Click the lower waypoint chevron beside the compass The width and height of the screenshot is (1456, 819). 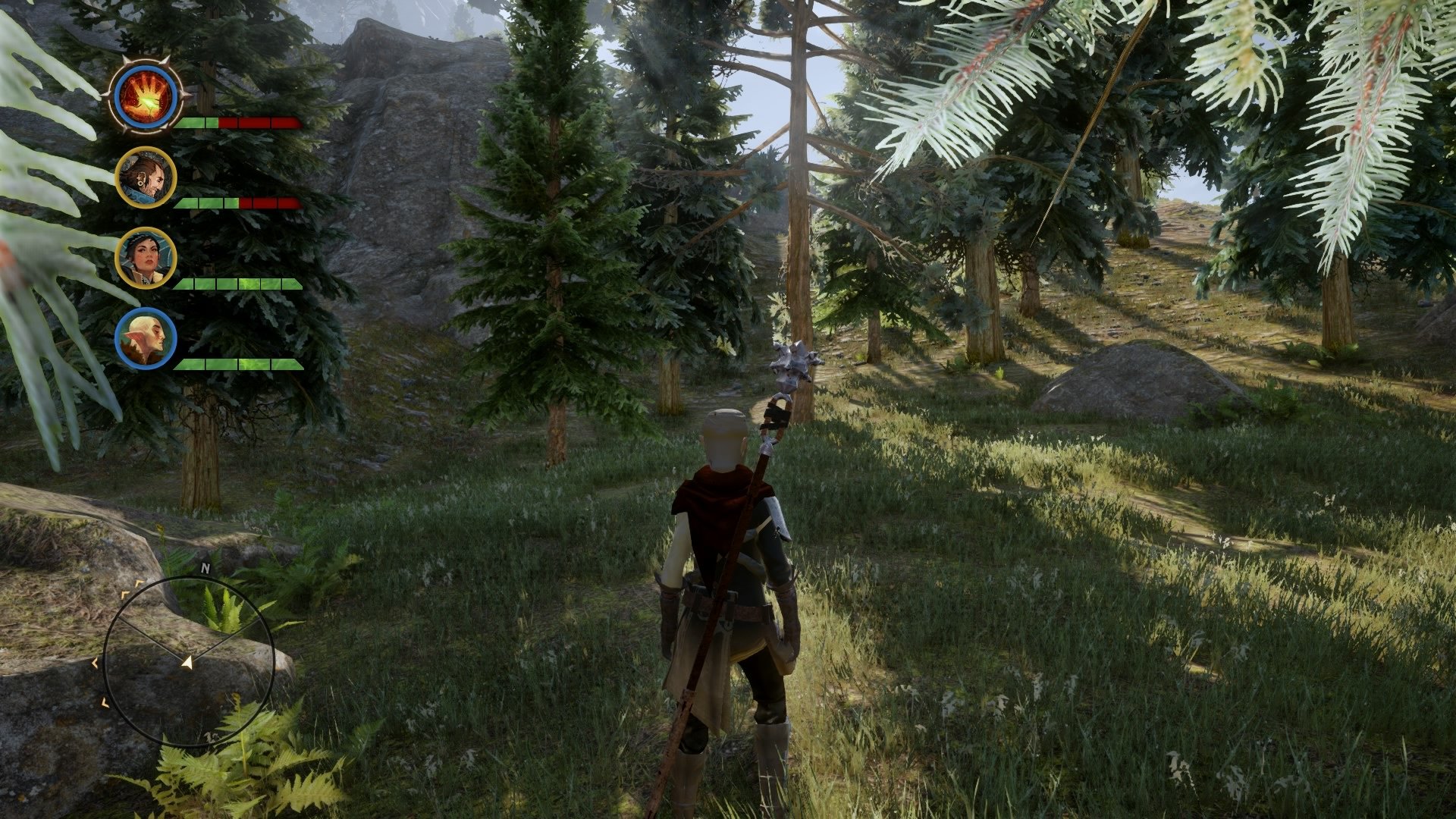pos(105,702)
